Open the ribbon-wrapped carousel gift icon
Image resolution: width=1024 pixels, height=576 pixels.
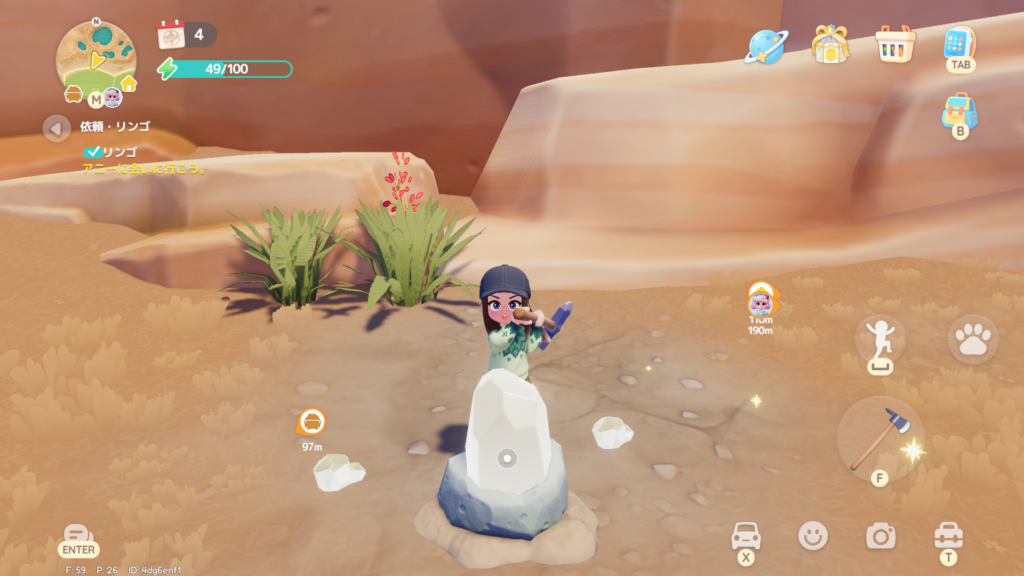[829, 44]
